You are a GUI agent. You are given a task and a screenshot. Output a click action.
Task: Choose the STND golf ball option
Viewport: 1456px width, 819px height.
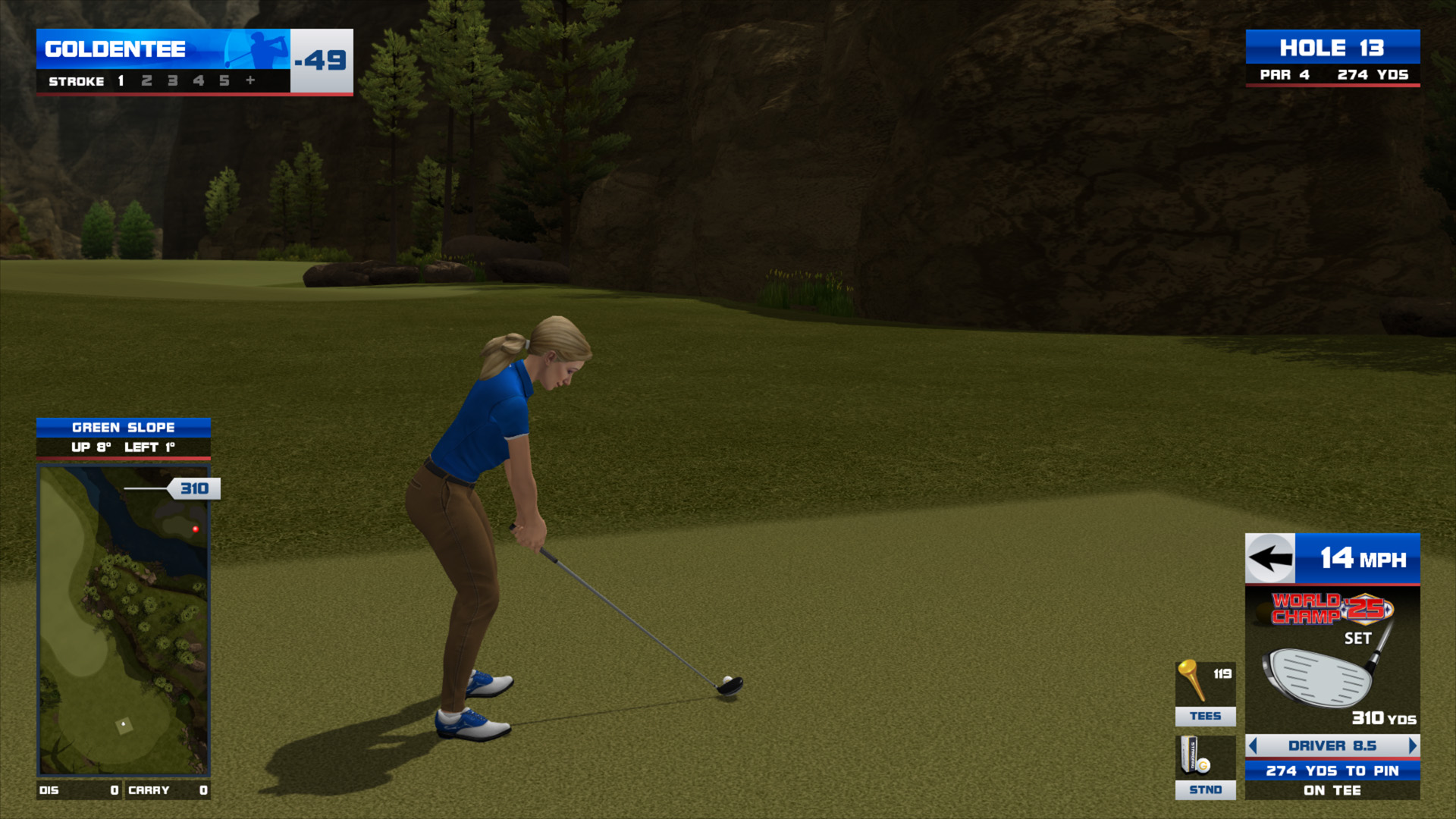click(x=1205, y=767)
